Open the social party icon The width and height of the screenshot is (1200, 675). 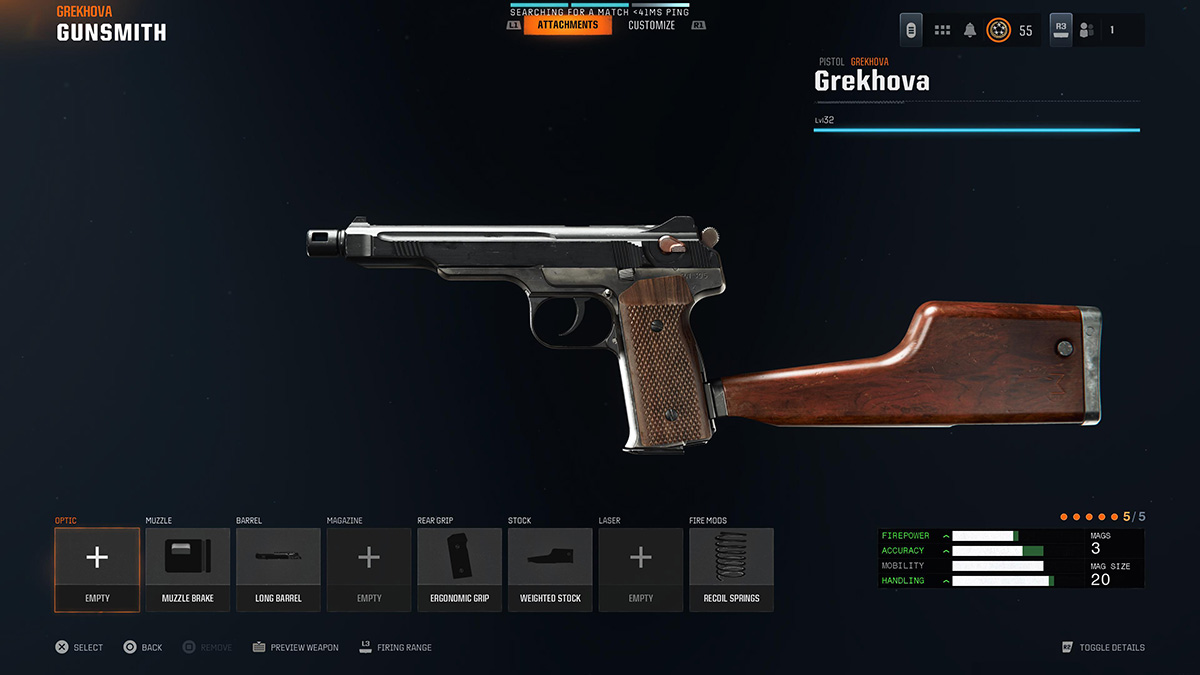(x=1087, y=30)
